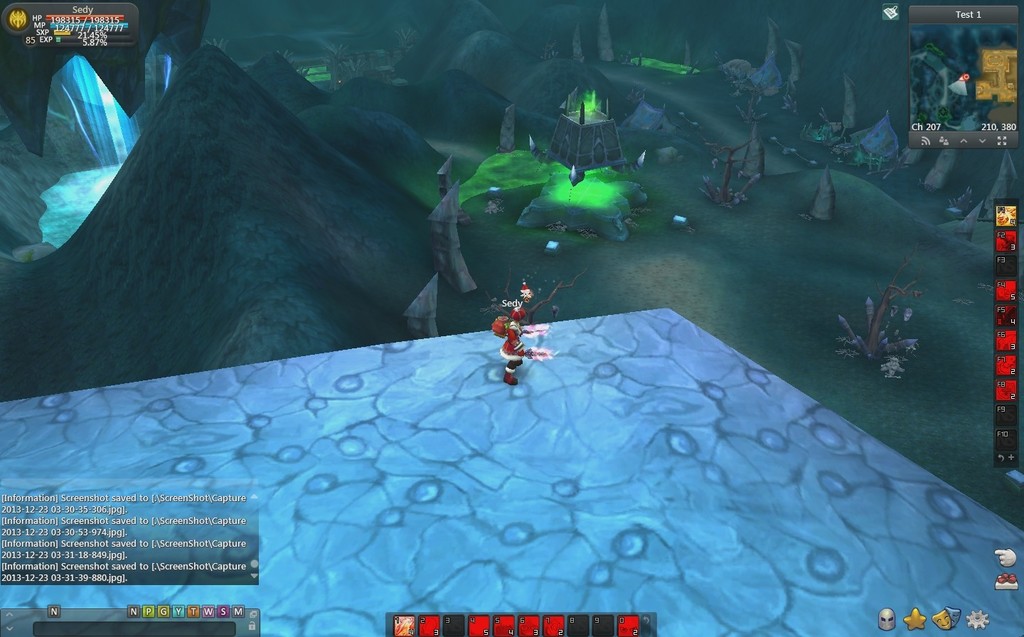Toggle the signal icon under the minimap
This screenshot has height=637, width=1024.
925,141
